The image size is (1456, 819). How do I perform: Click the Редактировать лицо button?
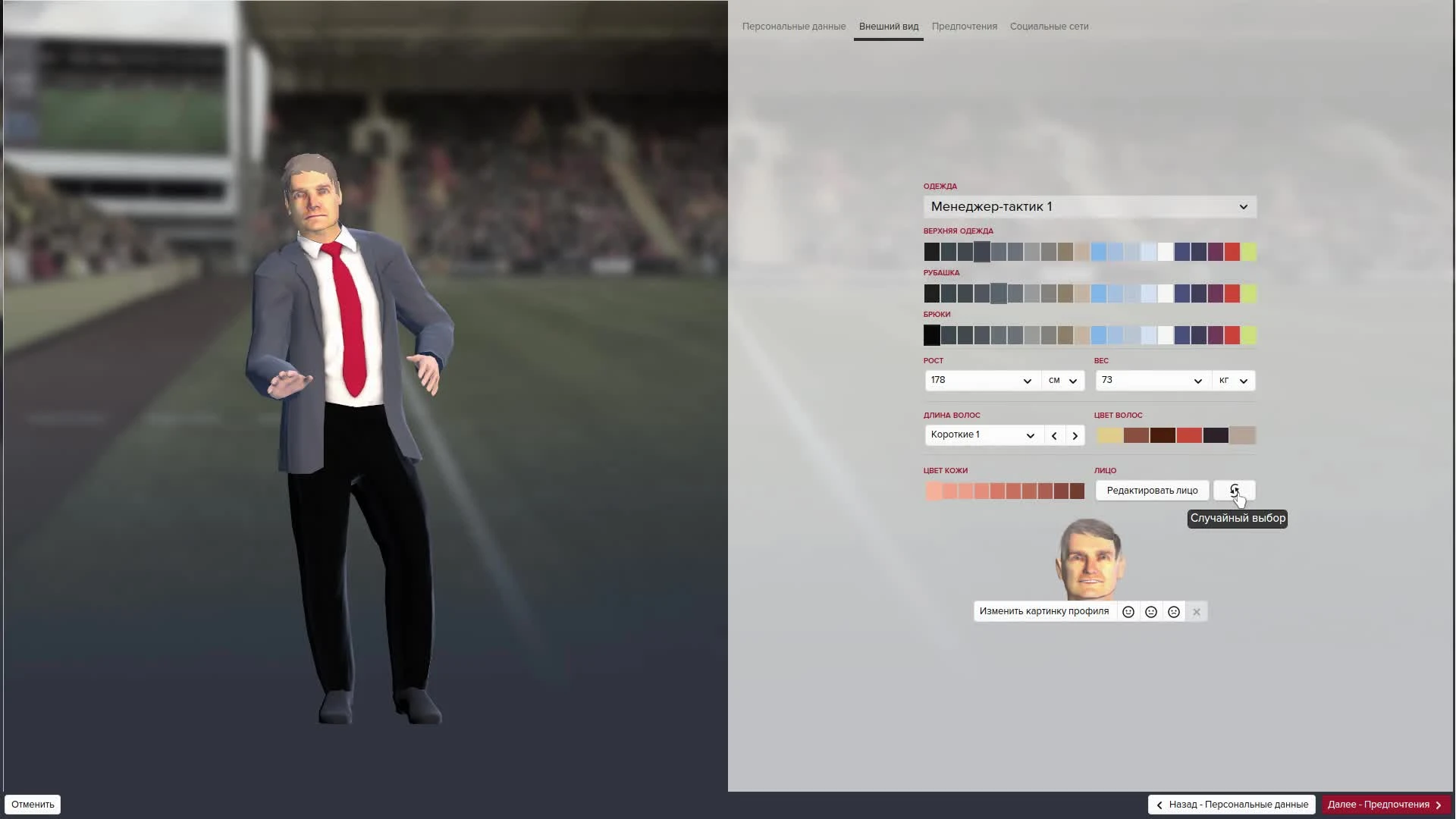click(x=1152, y=490)
